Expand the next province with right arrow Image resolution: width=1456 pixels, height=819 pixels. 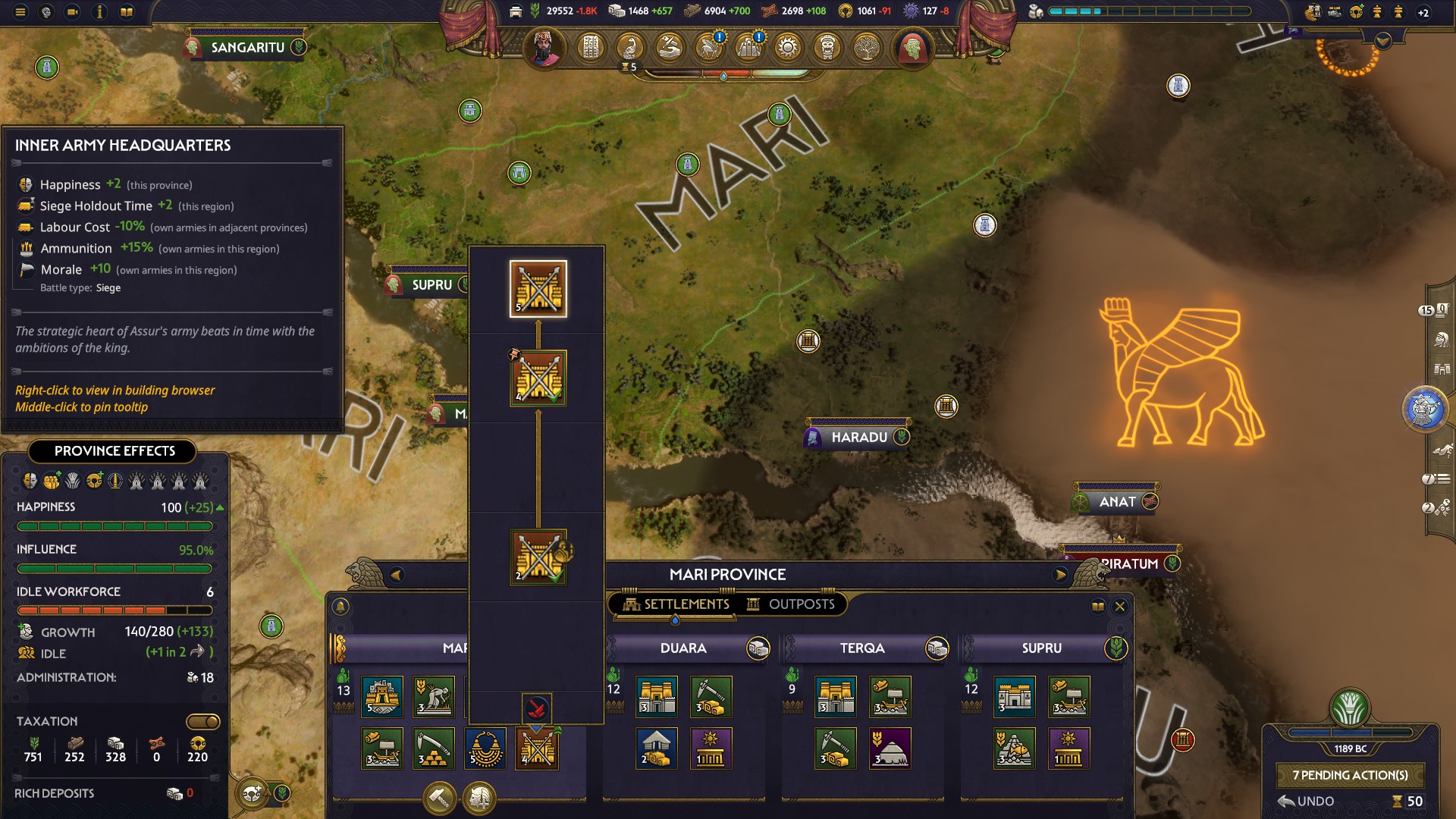[1060, 574]
